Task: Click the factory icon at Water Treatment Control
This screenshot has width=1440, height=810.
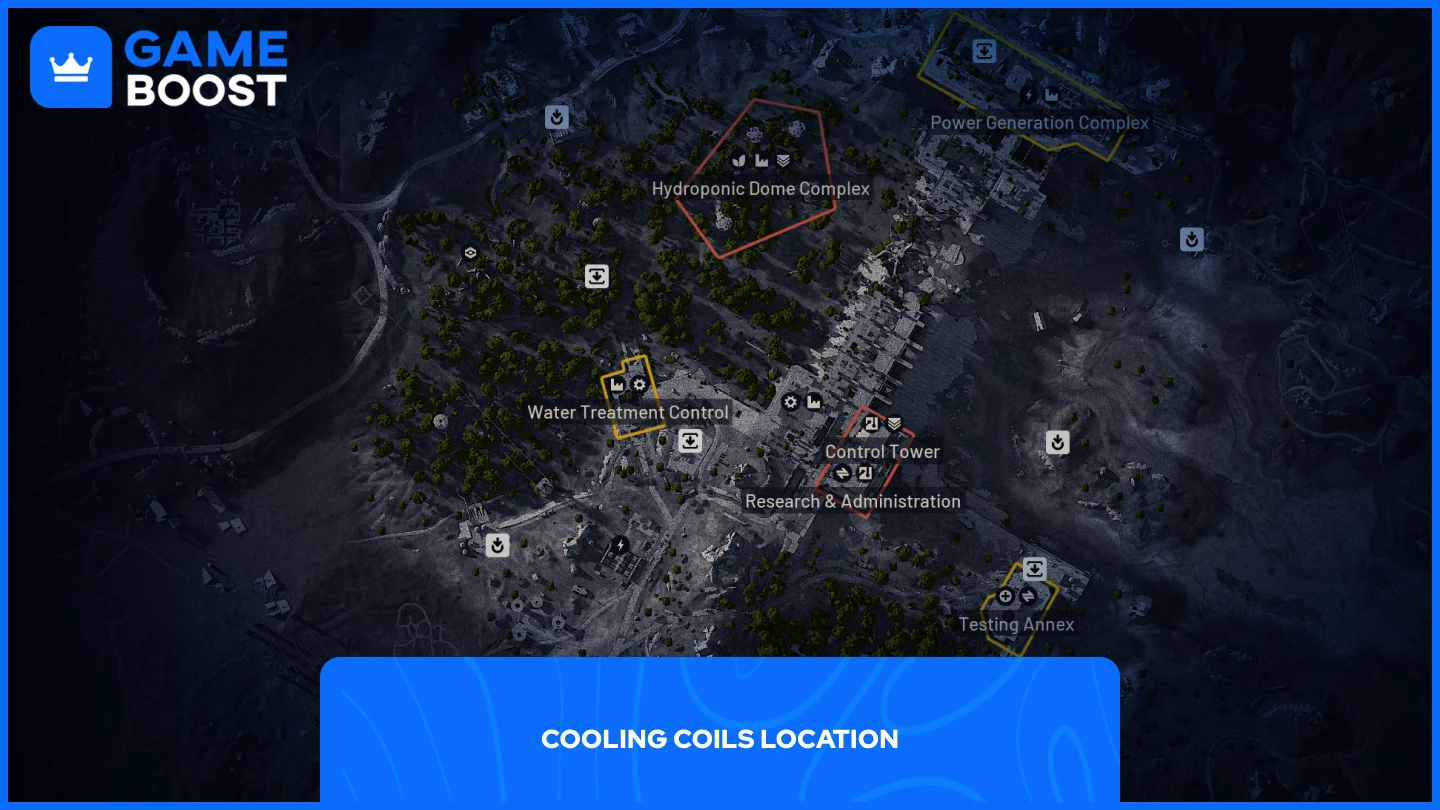Action: click(617, 384)
